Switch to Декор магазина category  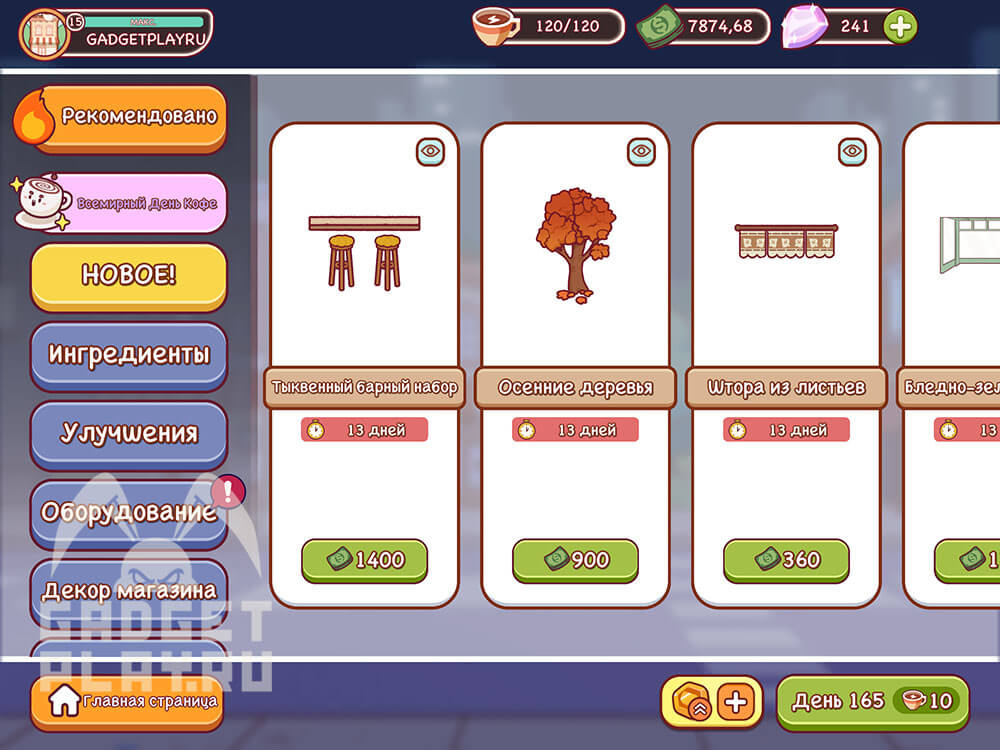coord(128,590)
